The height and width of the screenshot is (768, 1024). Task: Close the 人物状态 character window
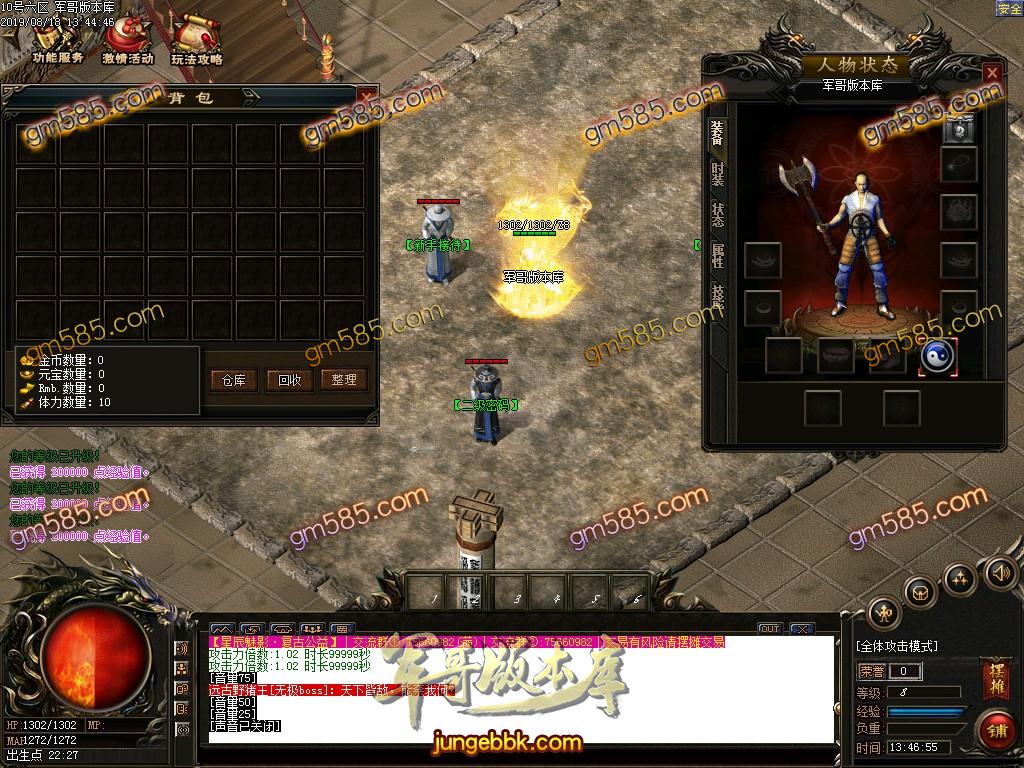coord(991,74)
